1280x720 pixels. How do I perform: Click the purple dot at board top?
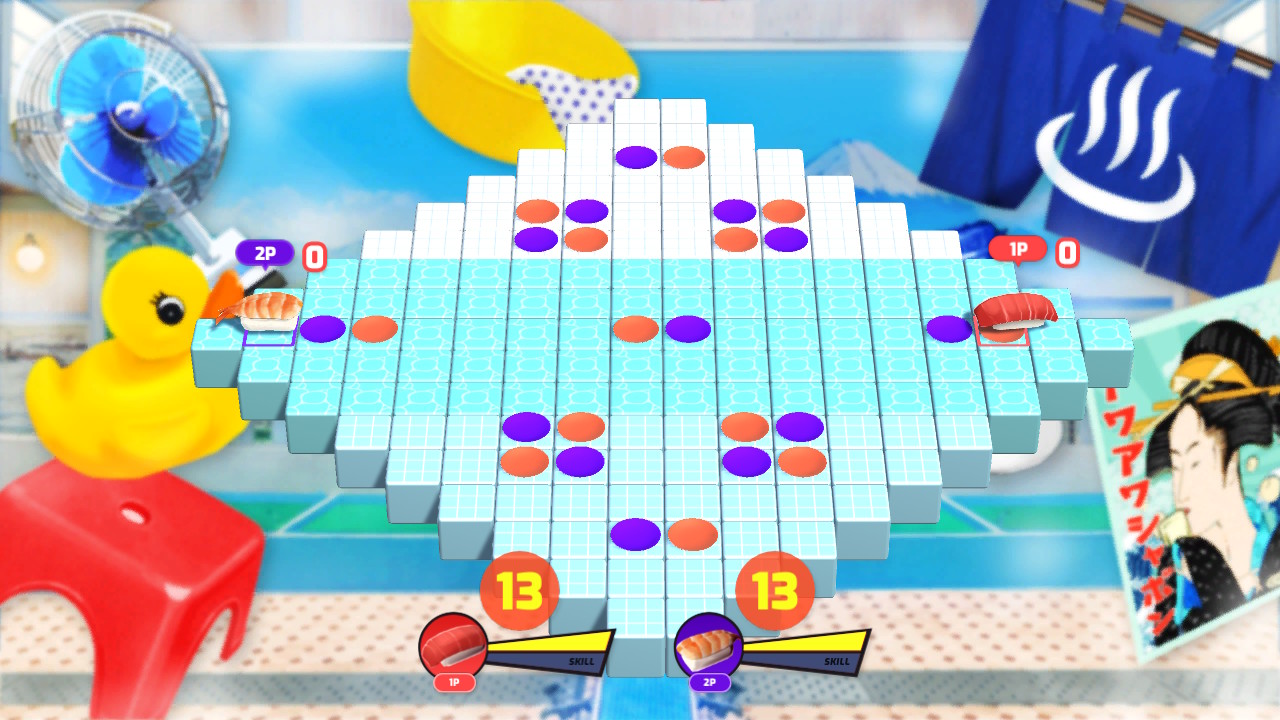[637, 156]
